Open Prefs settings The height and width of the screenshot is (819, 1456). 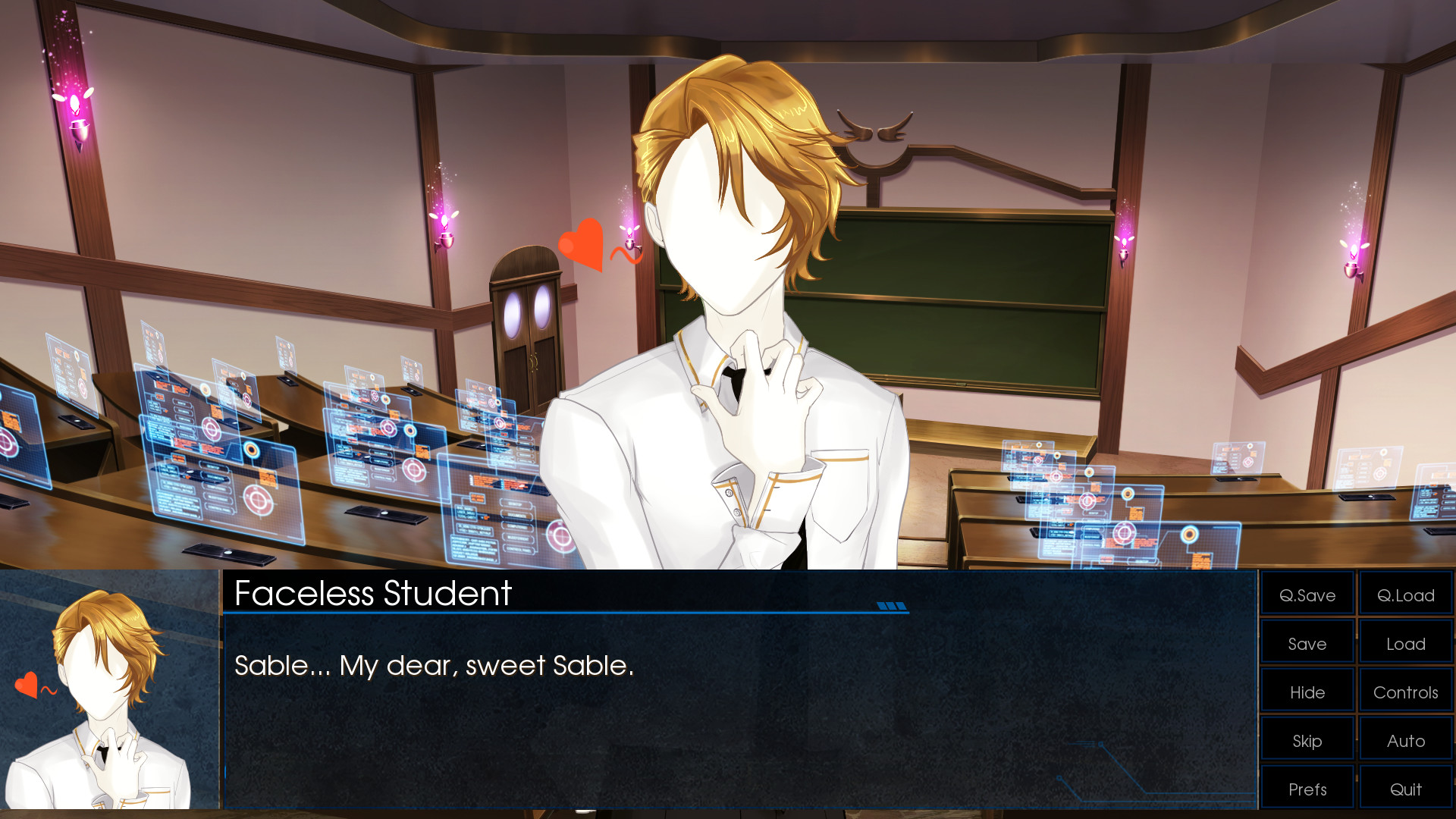coord(1307,789)
